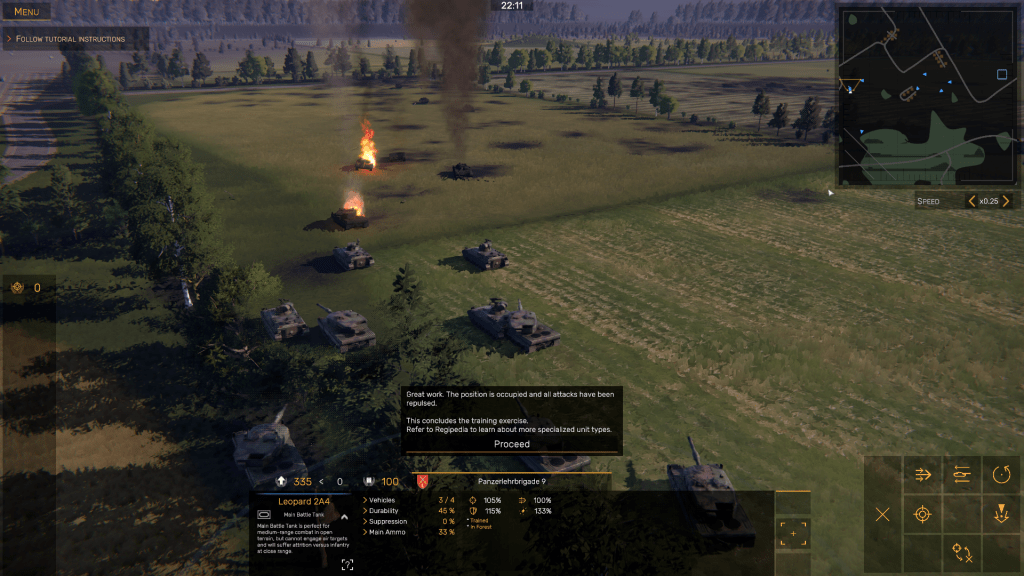1024x576 pixels.
Task: Expand the Vehicles stat row
Action: point(364,500)
